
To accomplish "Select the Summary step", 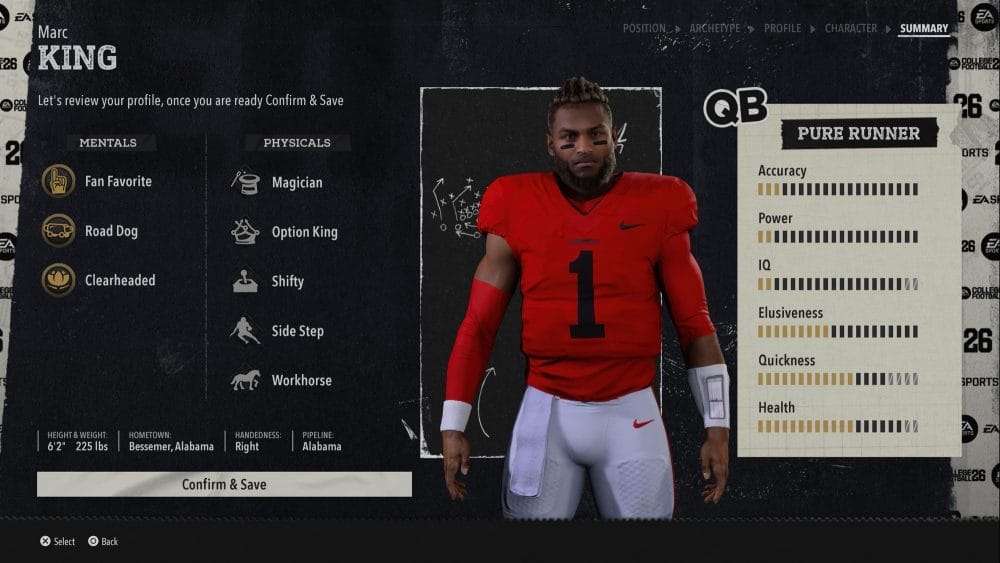I will coord(923,29).
